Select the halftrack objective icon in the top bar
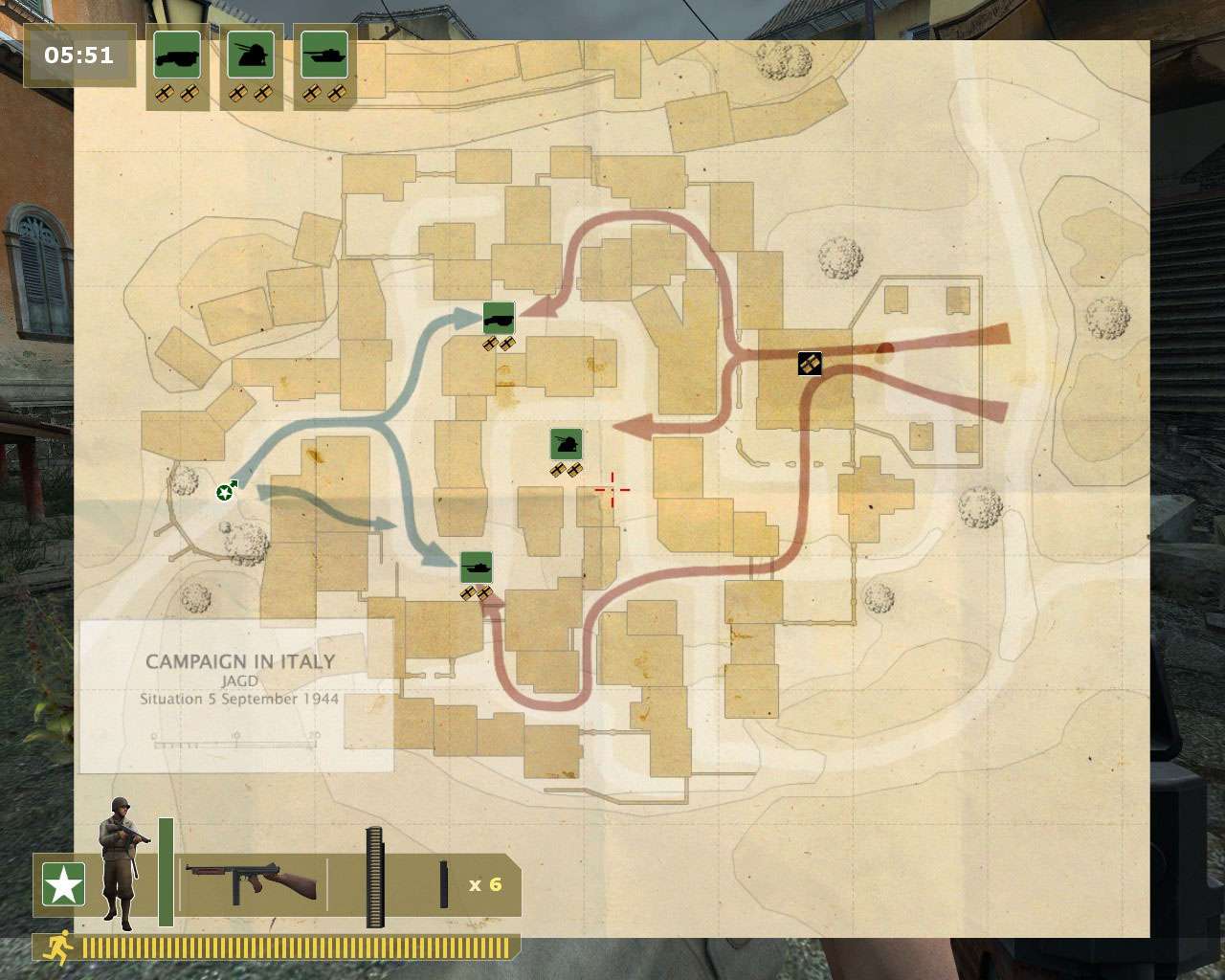The image size is (1225, 980). coord(177,56)
